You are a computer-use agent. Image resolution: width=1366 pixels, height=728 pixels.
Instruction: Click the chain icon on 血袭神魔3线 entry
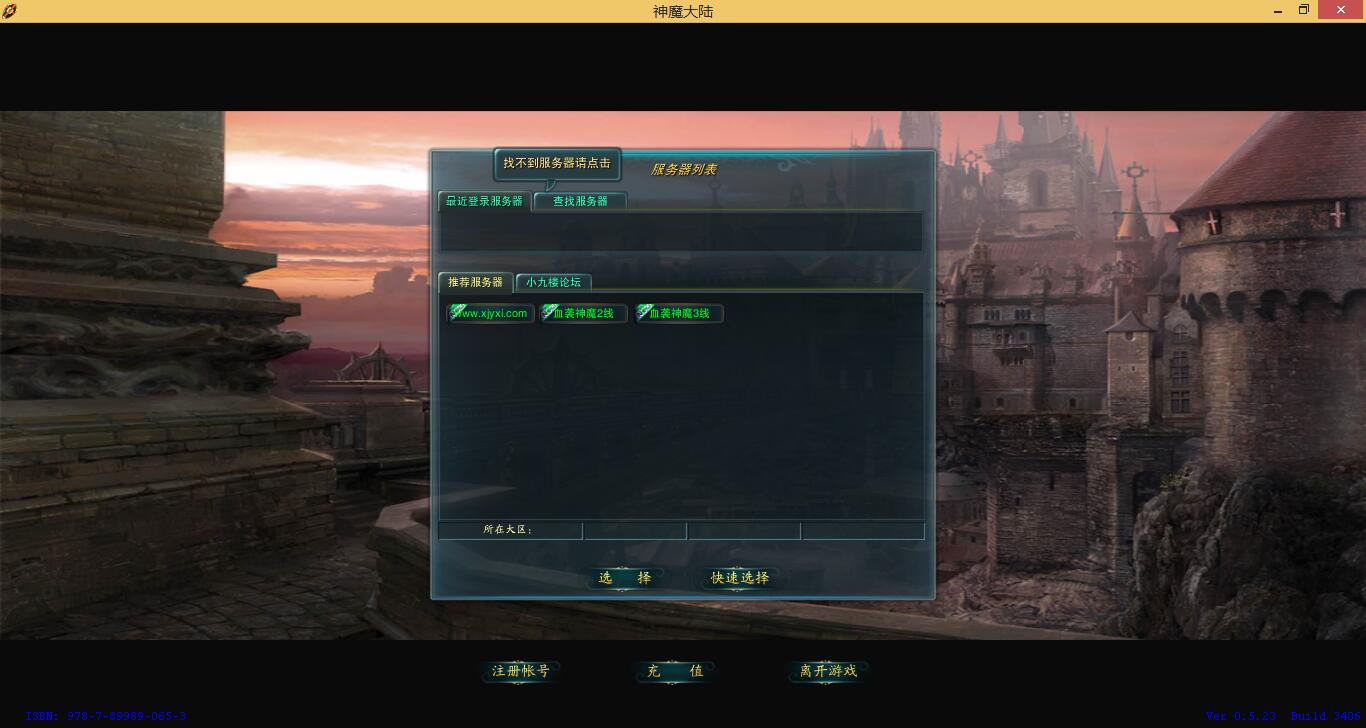pyautogui.click(x=643, y=312)
